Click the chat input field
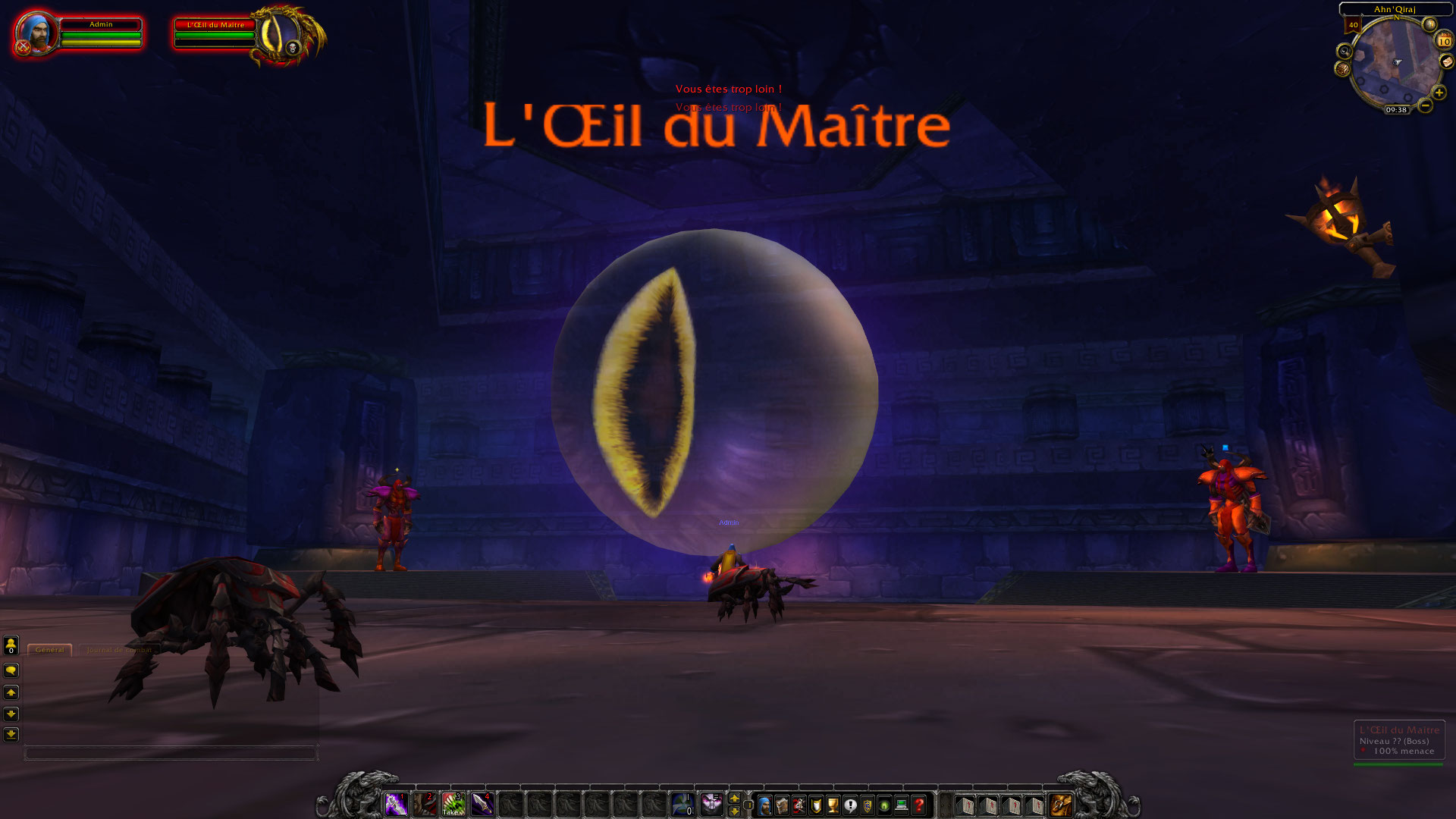This screenshot has width=1456, height=819. (171, 752)
